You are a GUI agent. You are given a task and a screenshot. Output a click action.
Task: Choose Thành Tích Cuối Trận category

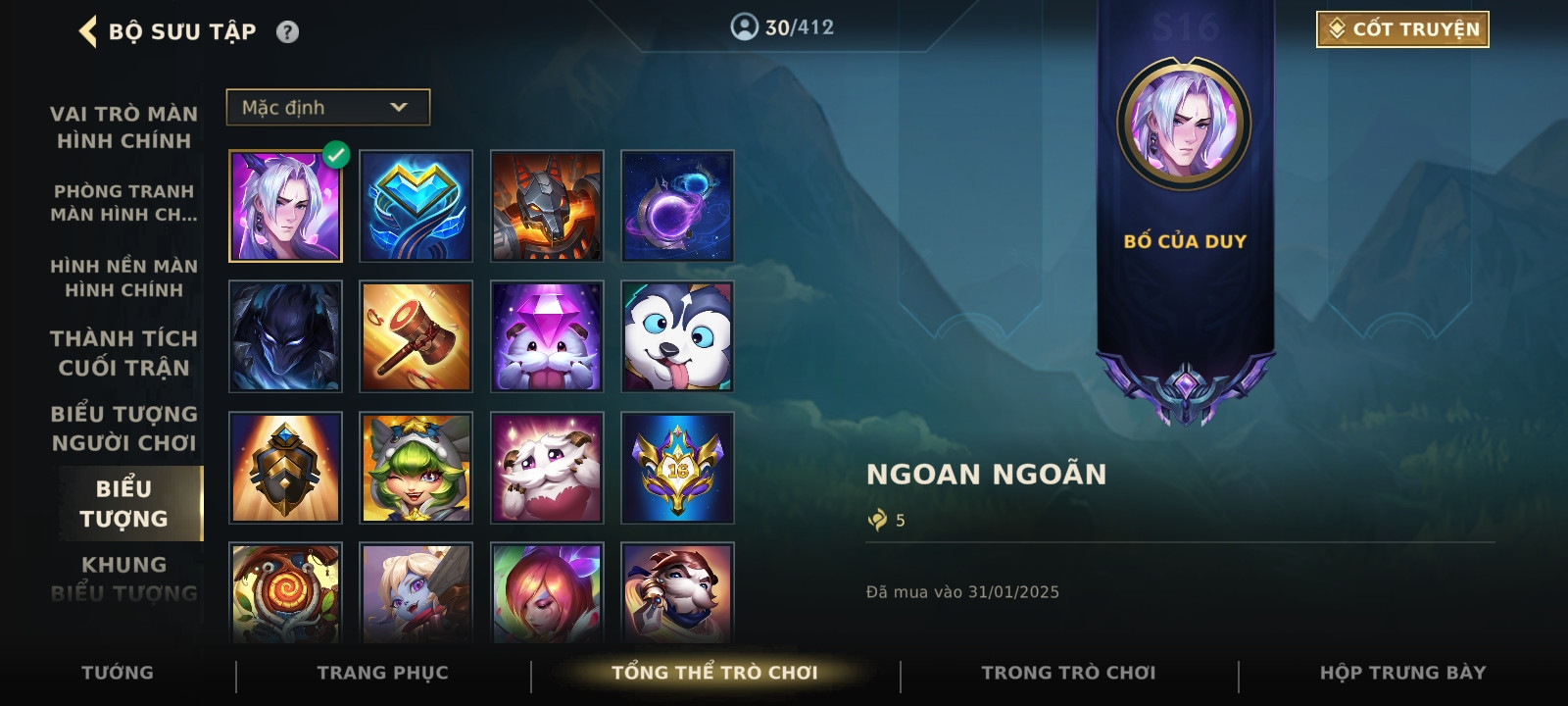click(123, 353)
